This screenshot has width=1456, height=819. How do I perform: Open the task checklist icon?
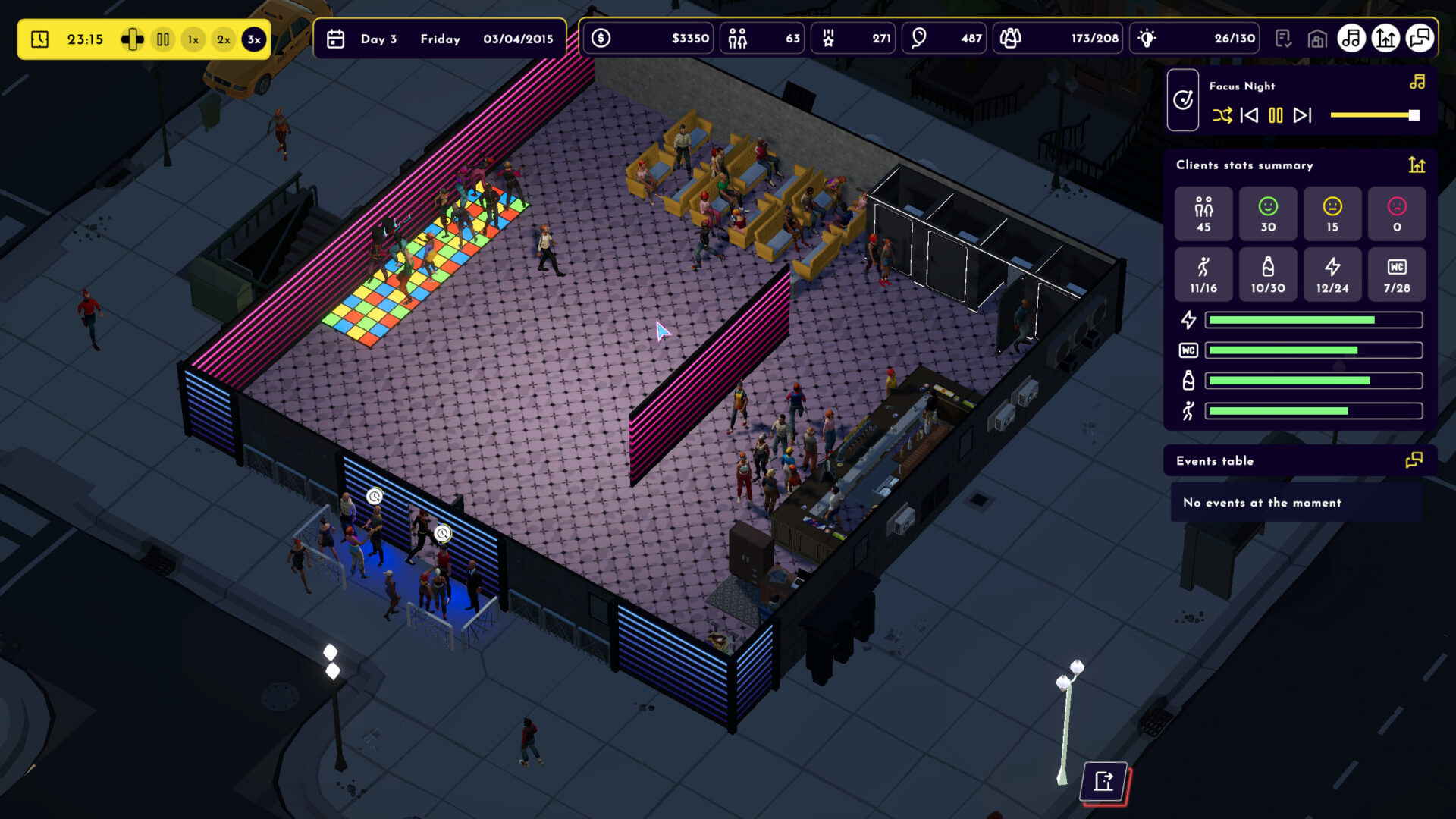1283,39
